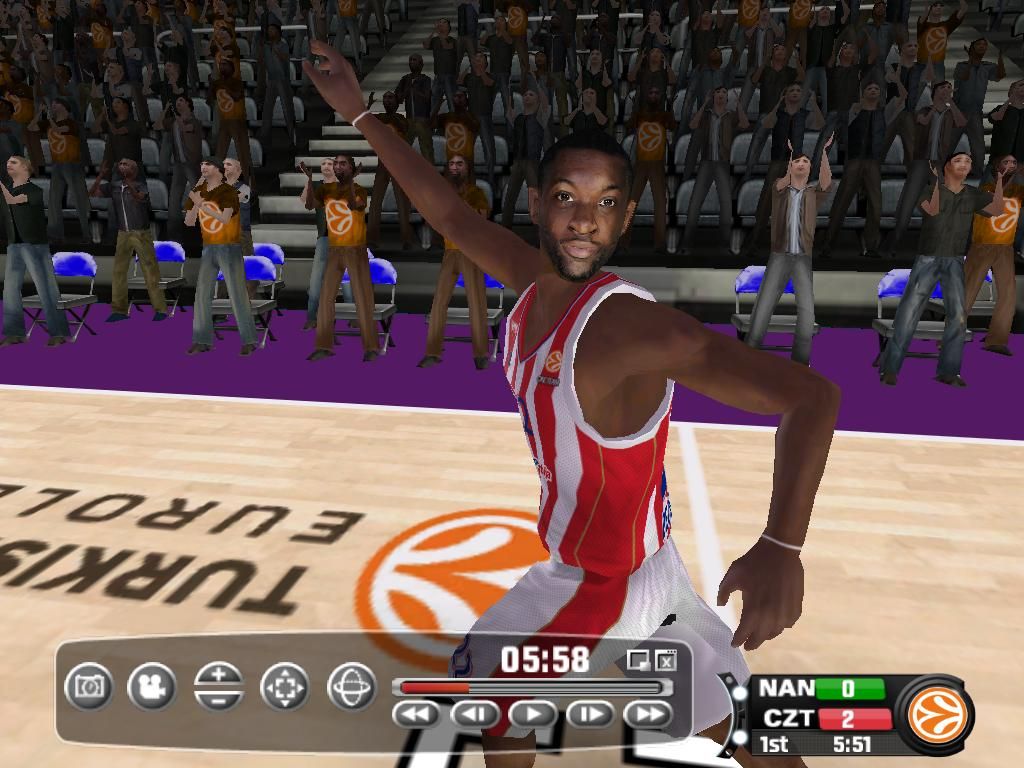Rewind the replay
1024x768 pixels.
coord(418,714)
